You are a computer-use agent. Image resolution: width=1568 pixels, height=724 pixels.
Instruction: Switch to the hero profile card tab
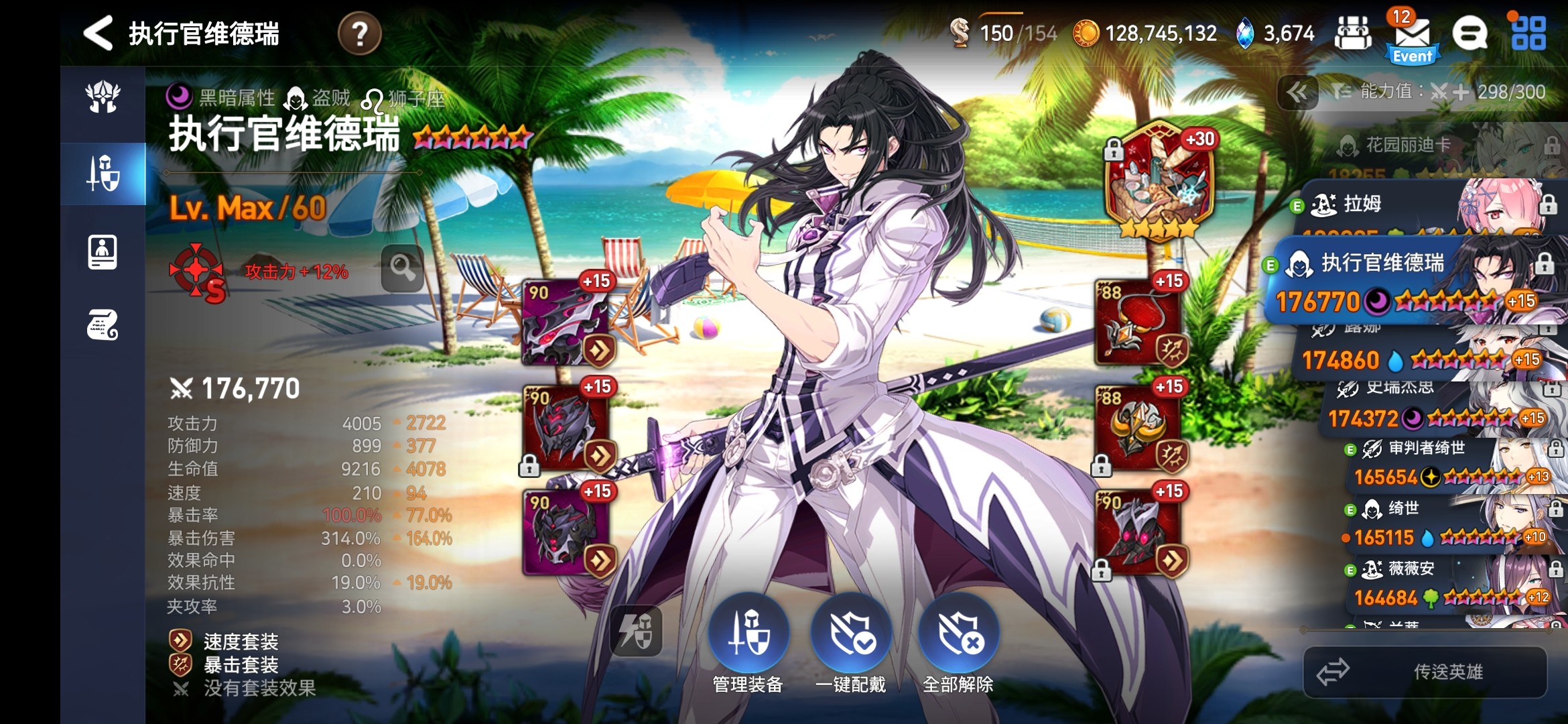103,252
